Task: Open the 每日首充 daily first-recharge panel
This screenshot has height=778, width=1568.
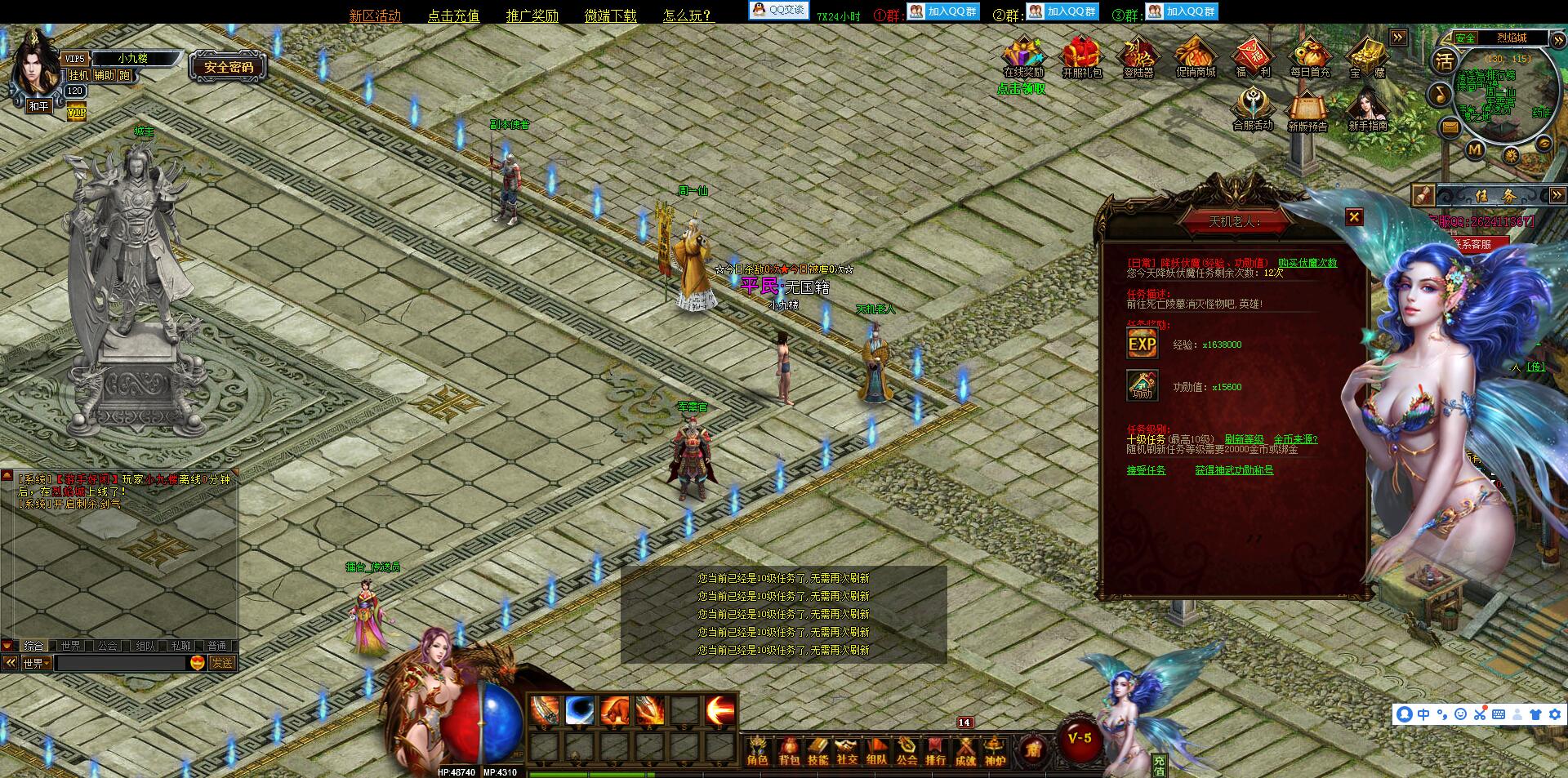Action: click(x=1308, y=57)
